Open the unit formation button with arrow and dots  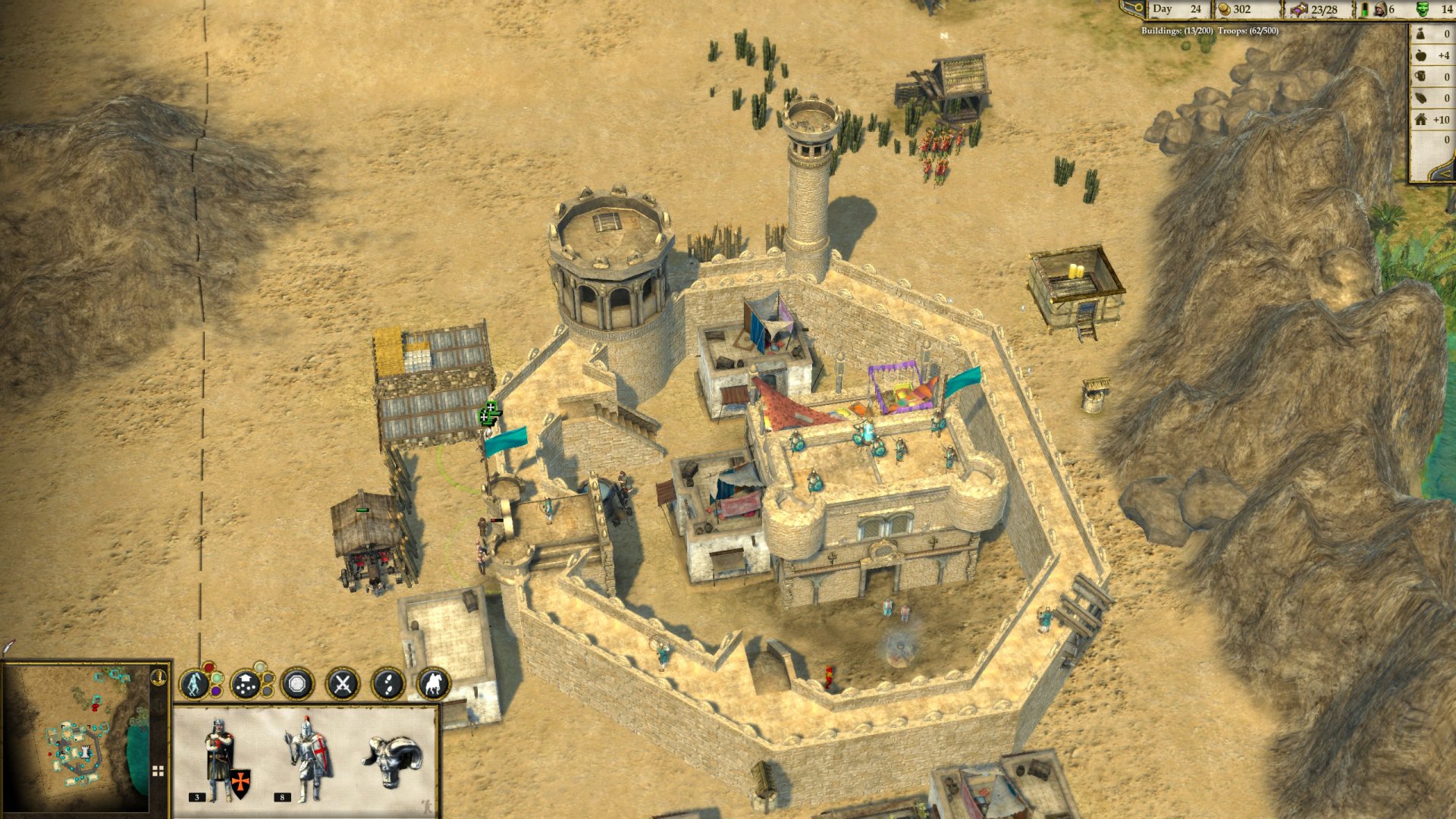(x=245, y=685)
